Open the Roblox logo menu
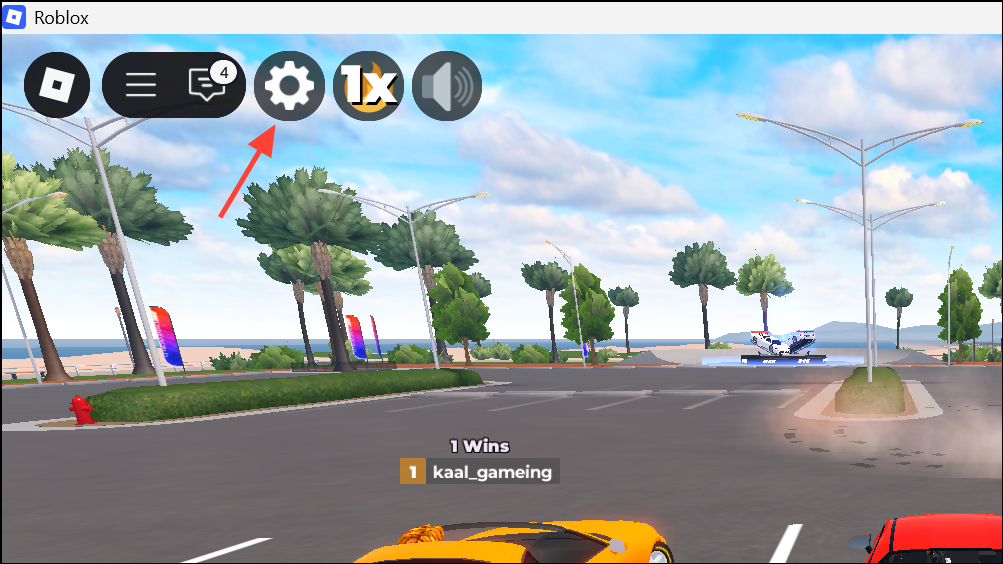Image resolution: width=1003 pixels, height=564 pixels. point(57,85)
